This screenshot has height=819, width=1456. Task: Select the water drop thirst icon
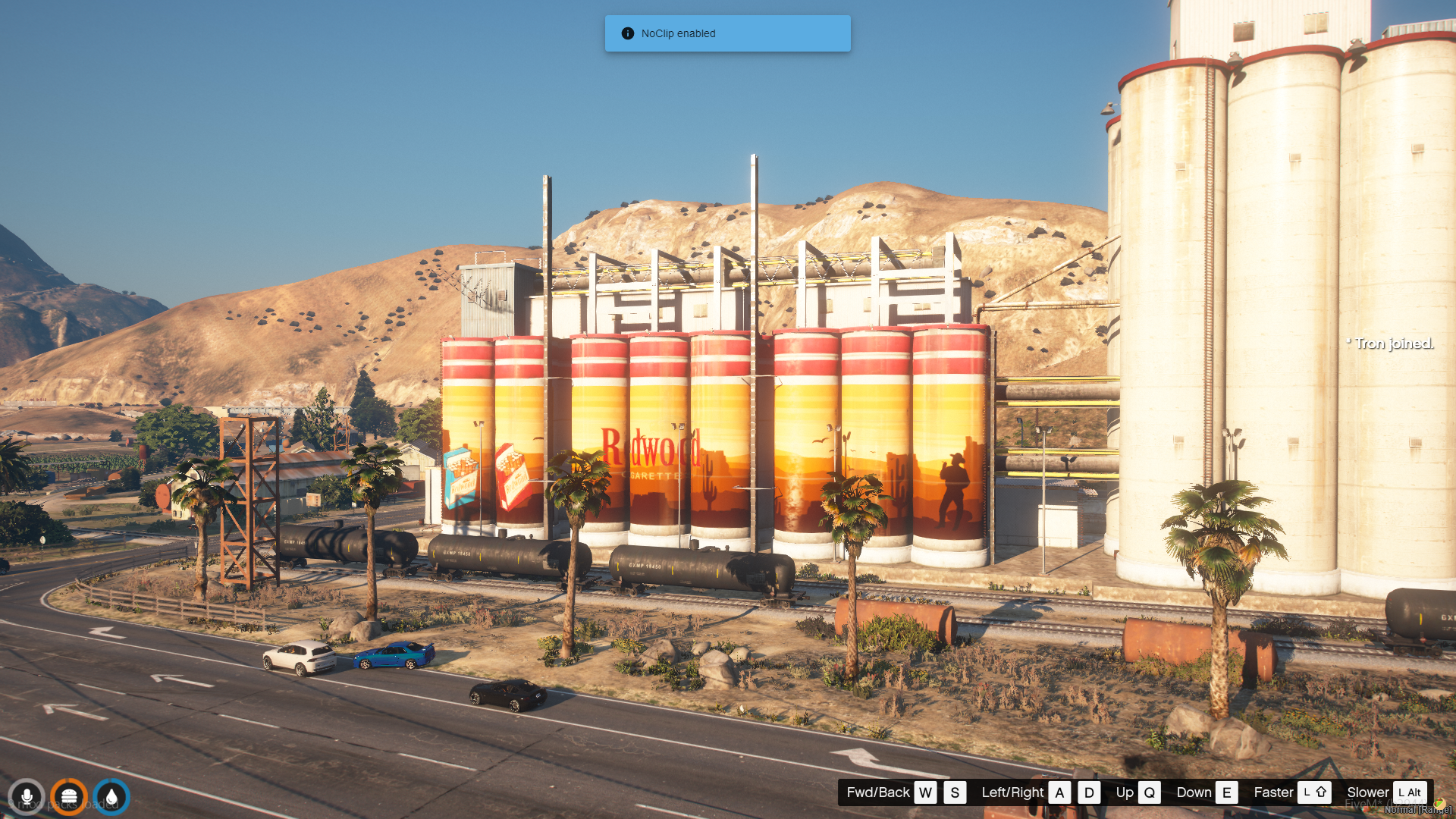111,797
